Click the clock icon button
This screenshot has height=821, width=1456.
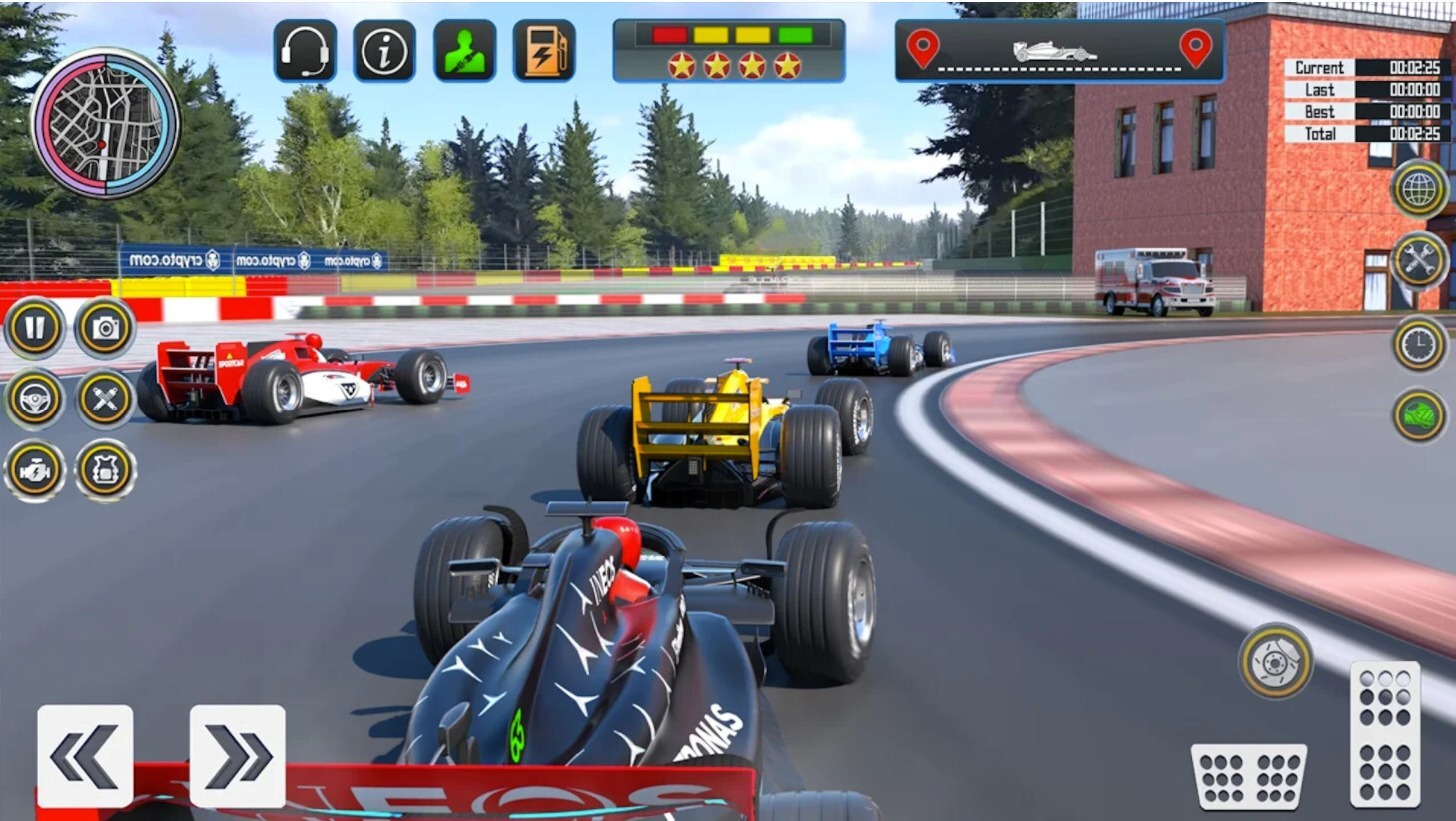pos(1419,345)
